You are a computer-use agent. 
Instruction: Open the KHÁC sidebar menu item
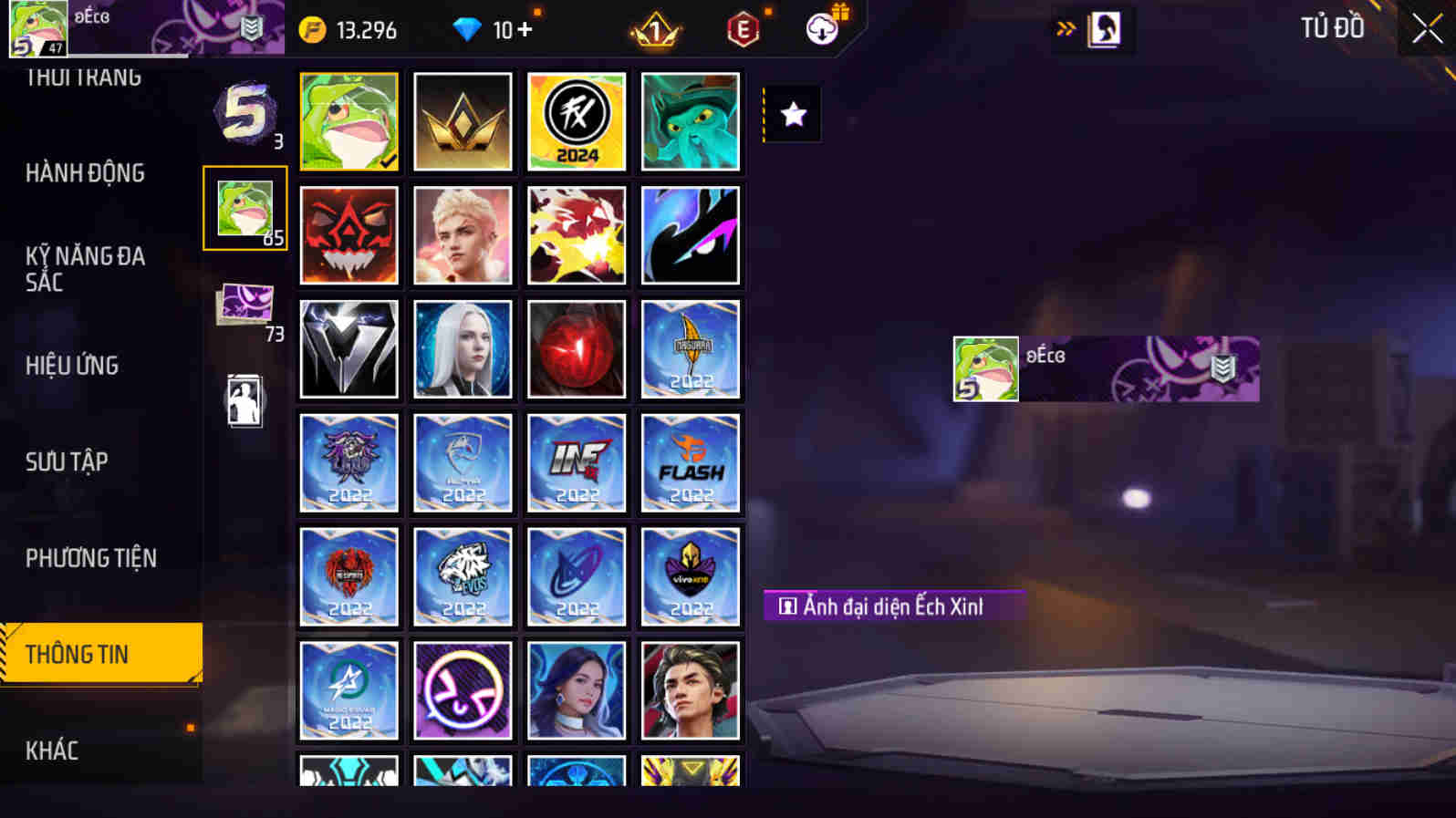pyautogui.click(x=52, y=750)
